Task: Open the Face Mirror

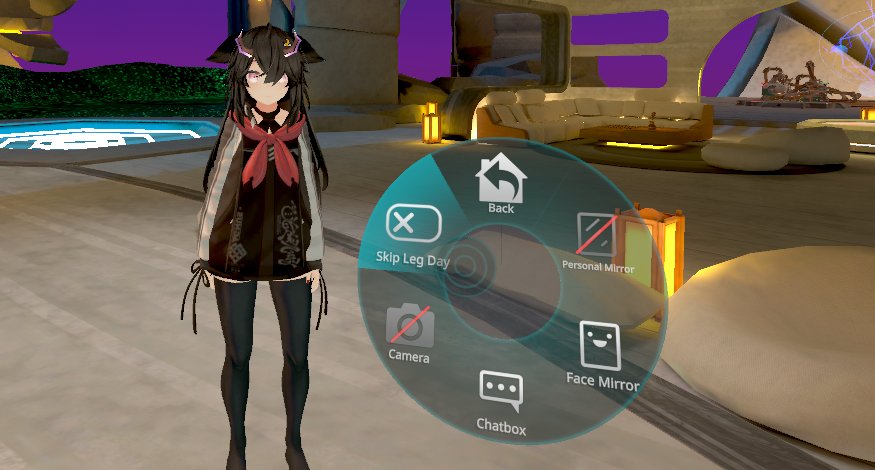Action: pyautogui.click(x=601, y=350)
